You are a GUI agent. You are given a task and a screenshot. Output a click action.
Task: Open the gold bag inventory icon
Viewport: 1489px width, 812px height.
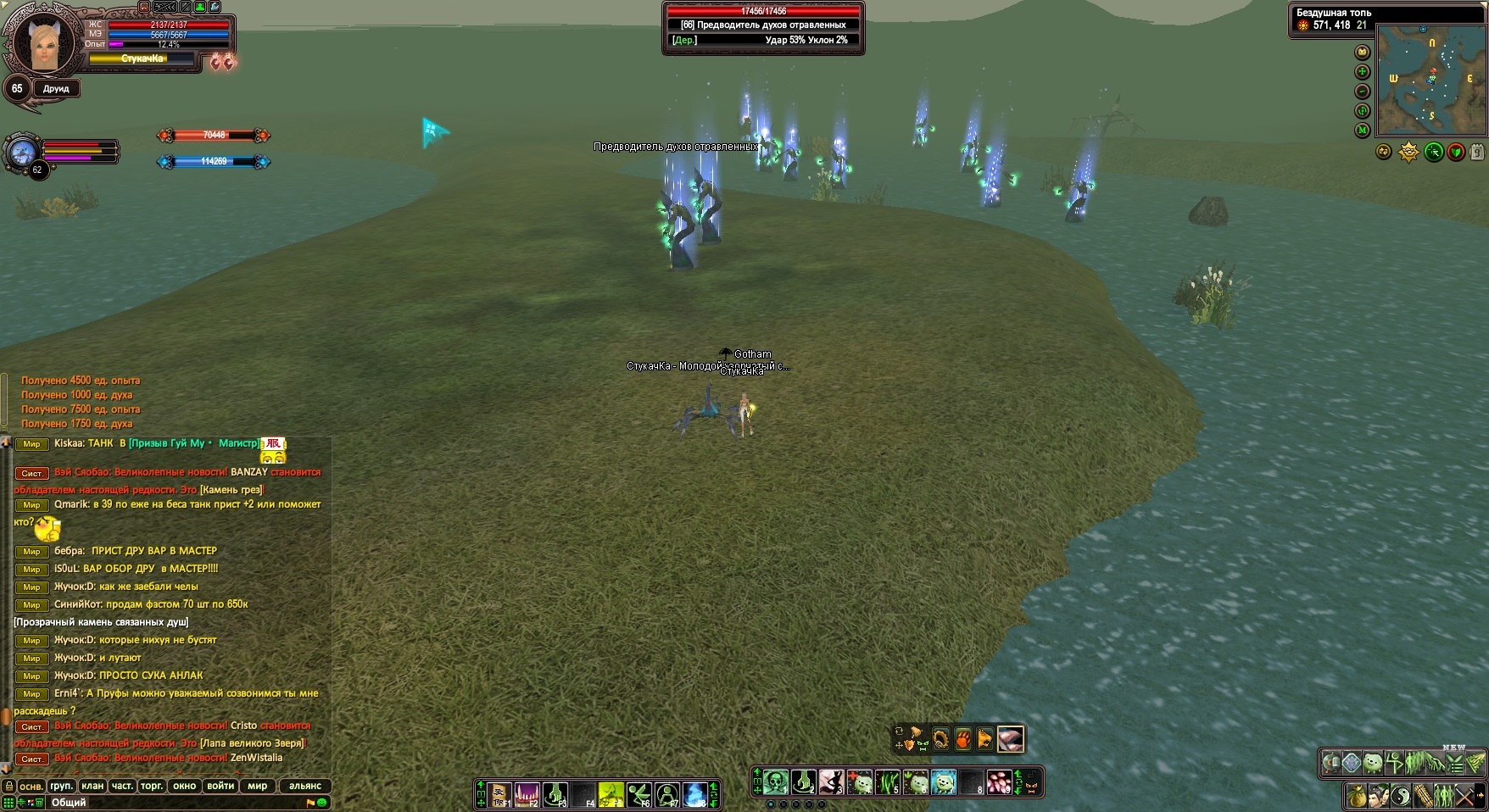pyautogui.click(x=1358, y=796)
